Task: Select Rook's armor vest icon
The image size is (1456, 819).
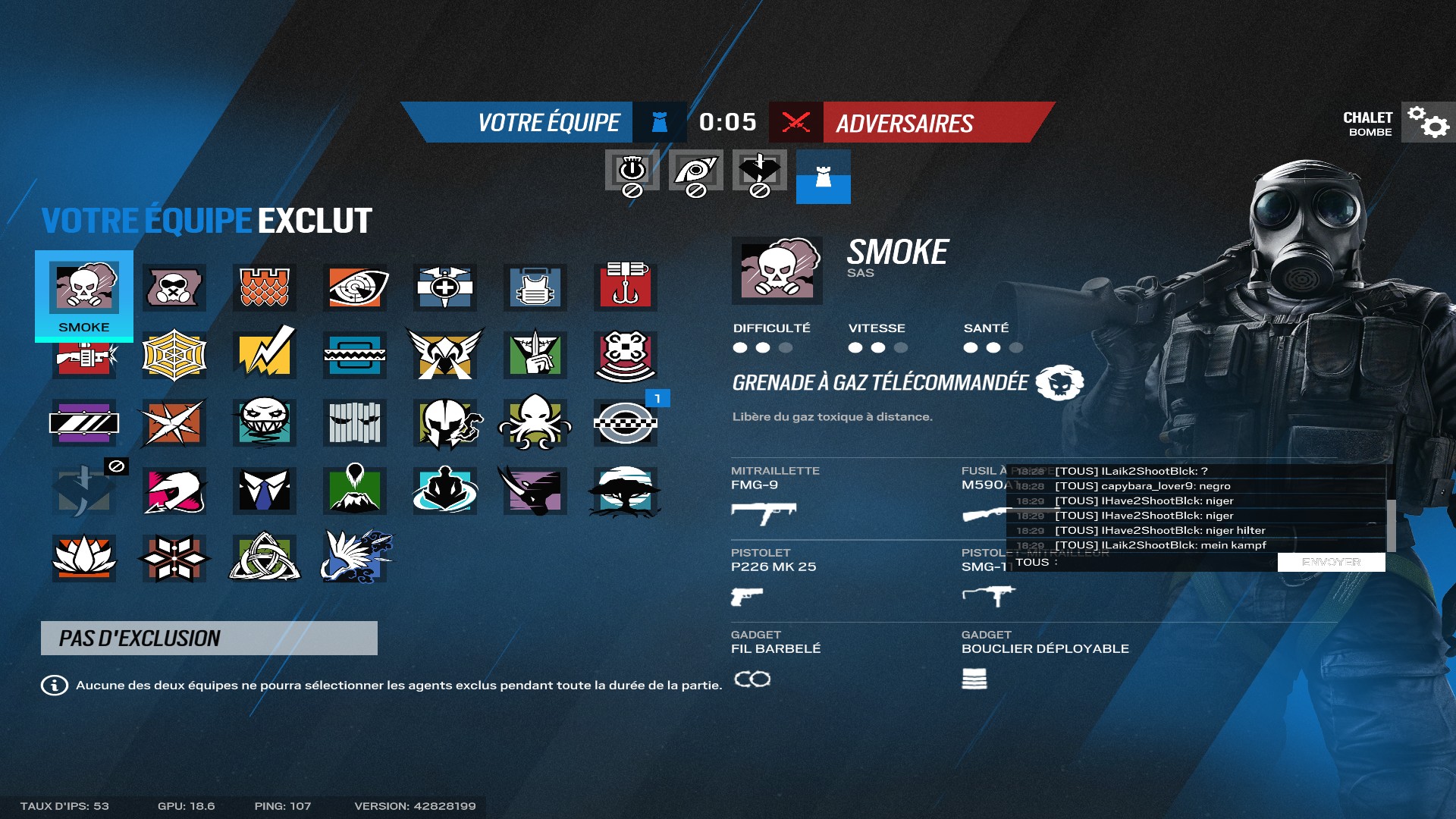Action: pyautogui.click(x=534, y=288)
